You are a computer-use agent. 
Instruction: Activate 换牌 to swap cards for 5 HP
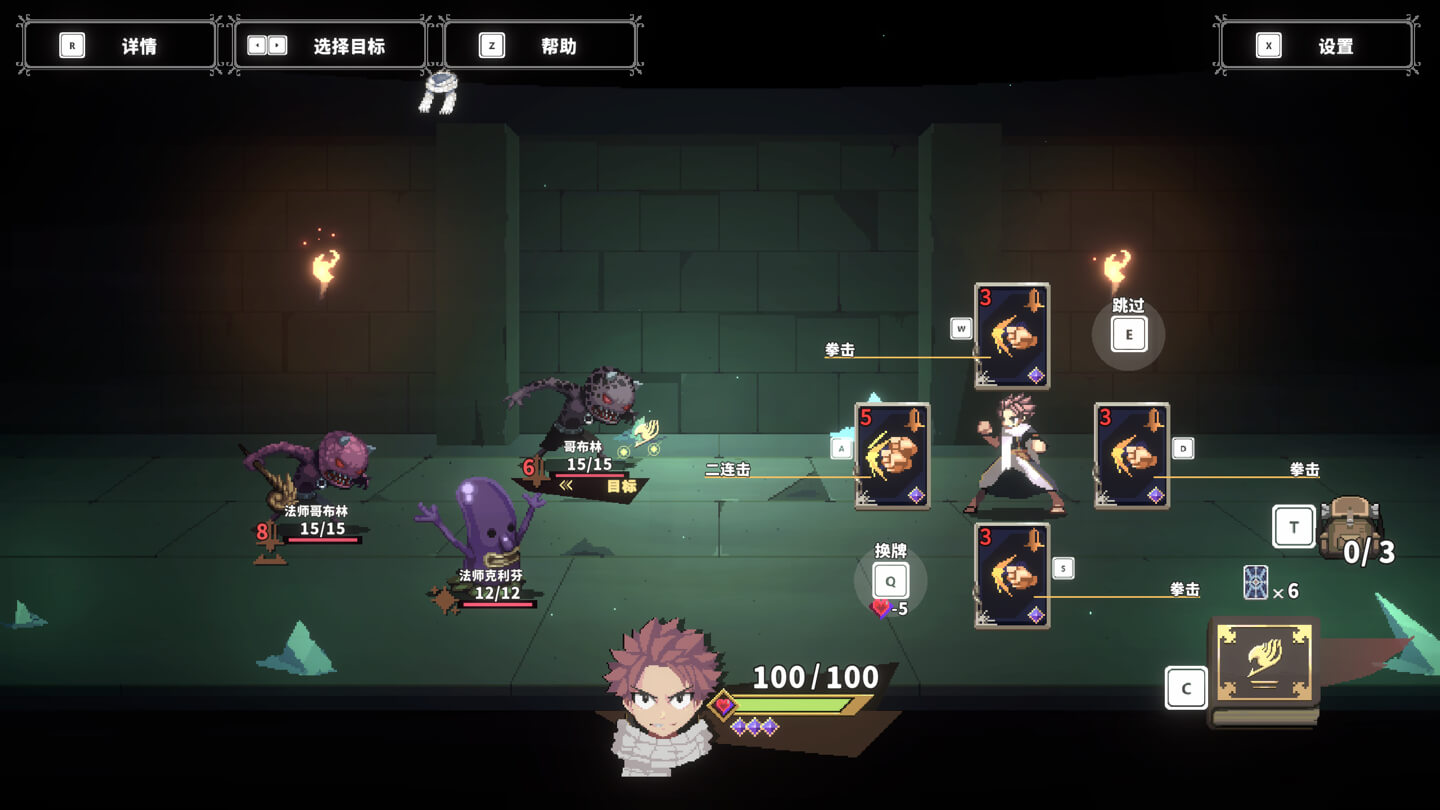(888, 578)
